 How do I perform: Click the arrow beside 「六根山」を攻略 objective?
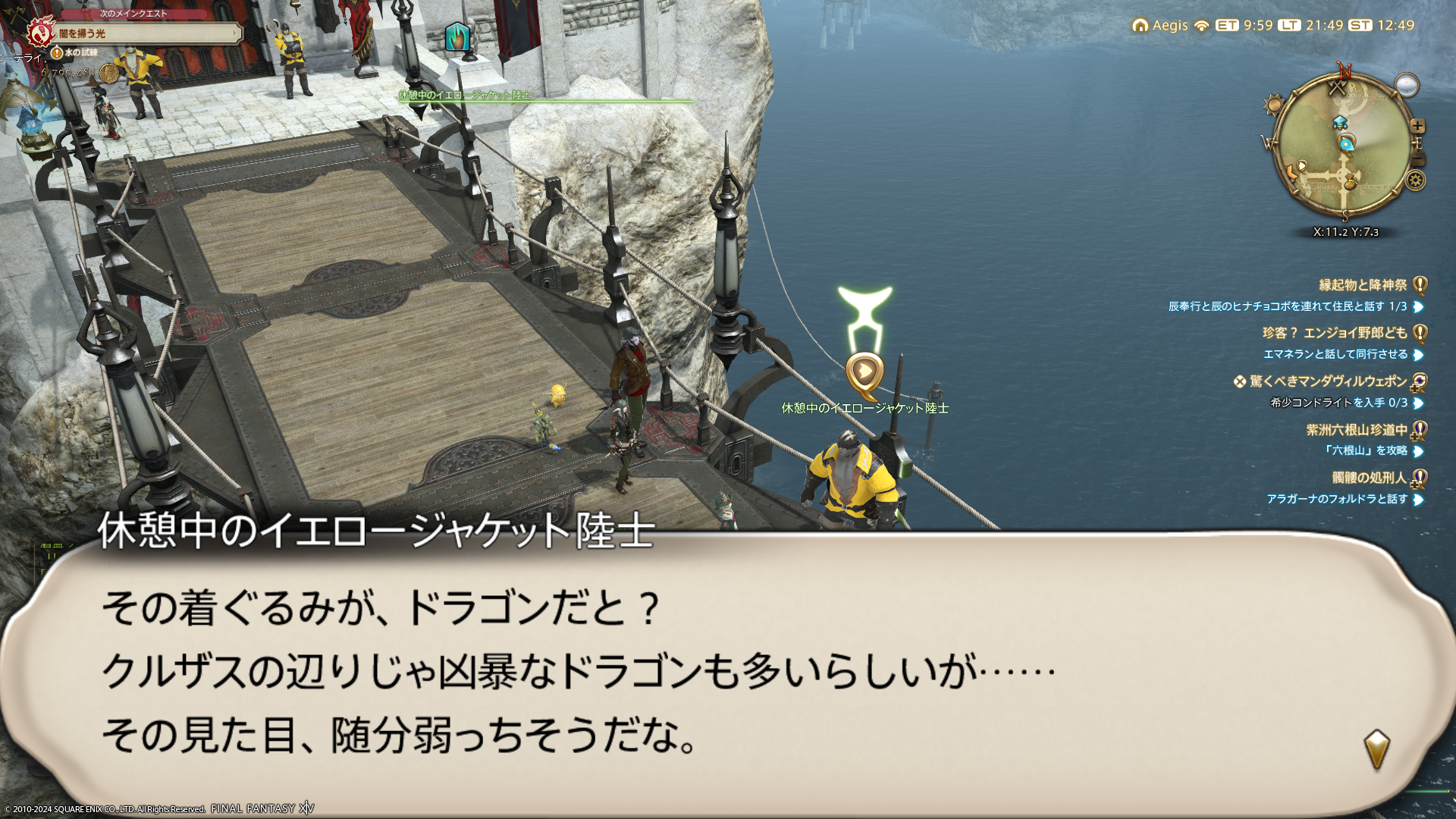tap(1418, 451)
